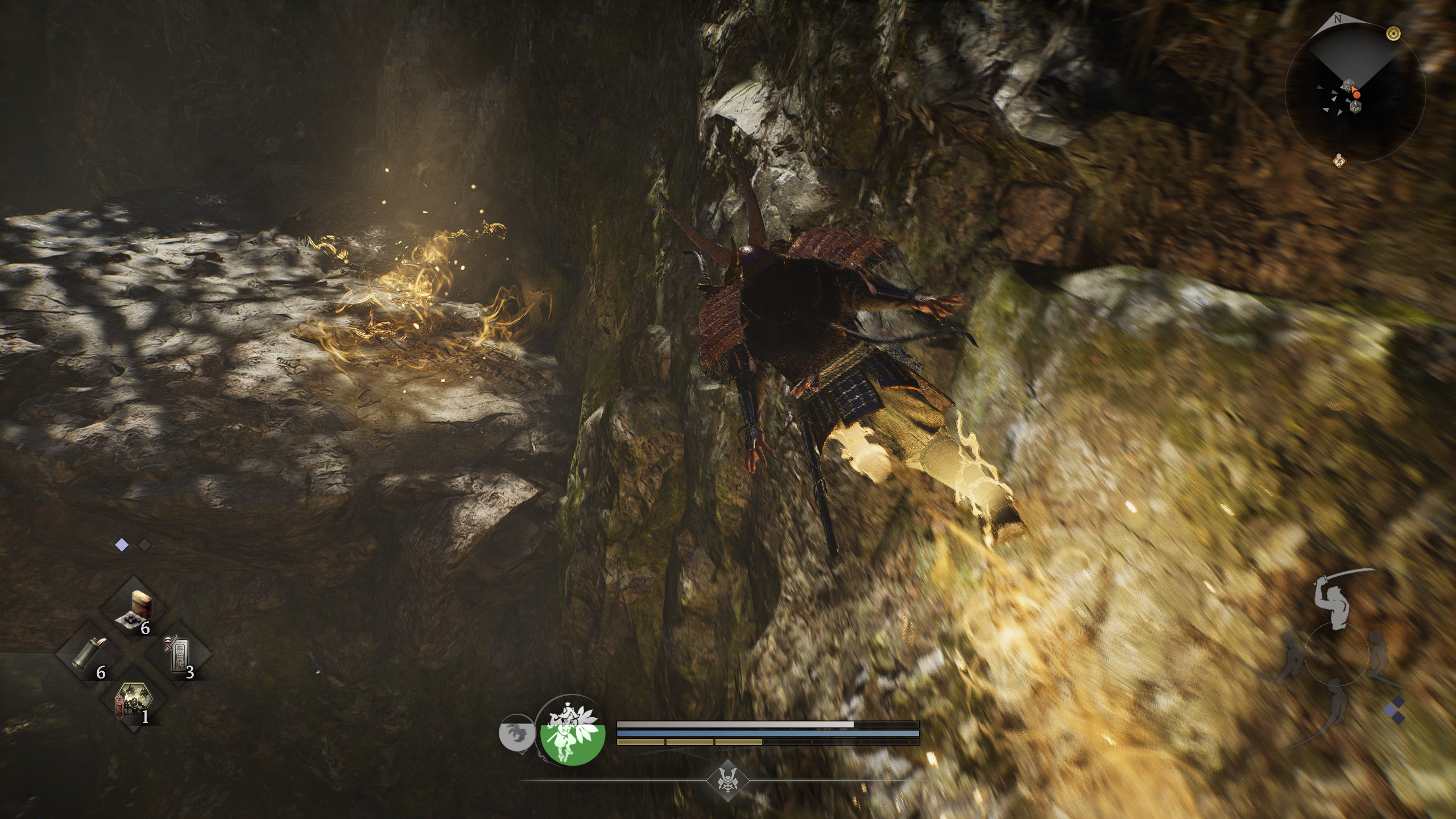Click the orange player position dot on the minimap
Screen dimensions: 1456x819
point(1356,94)
